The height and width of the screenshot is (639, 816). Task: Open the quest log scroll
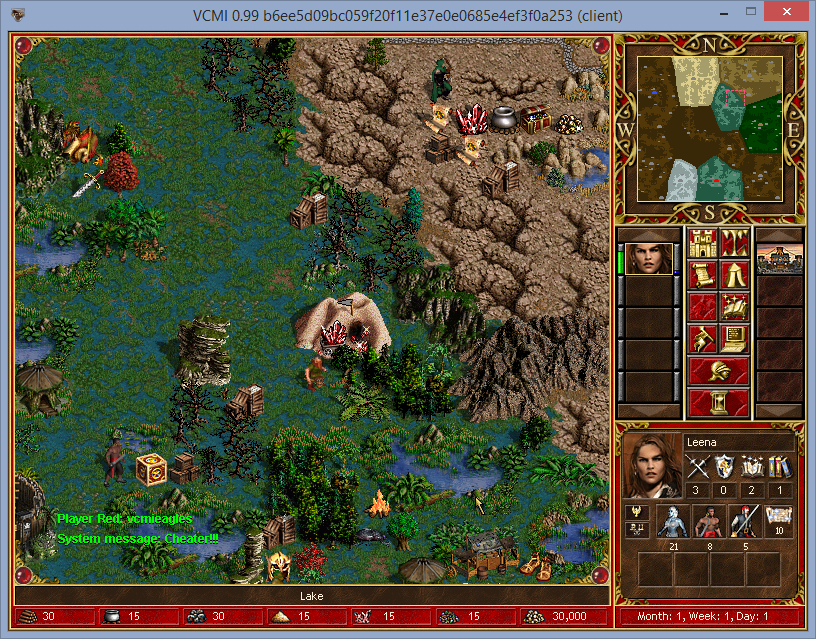[x=703, y=275]
